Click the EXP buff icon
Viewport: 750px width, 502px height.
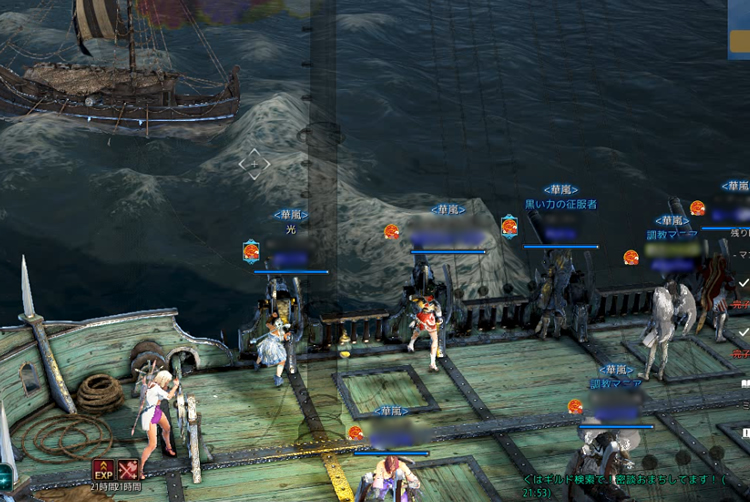point(104,469)
